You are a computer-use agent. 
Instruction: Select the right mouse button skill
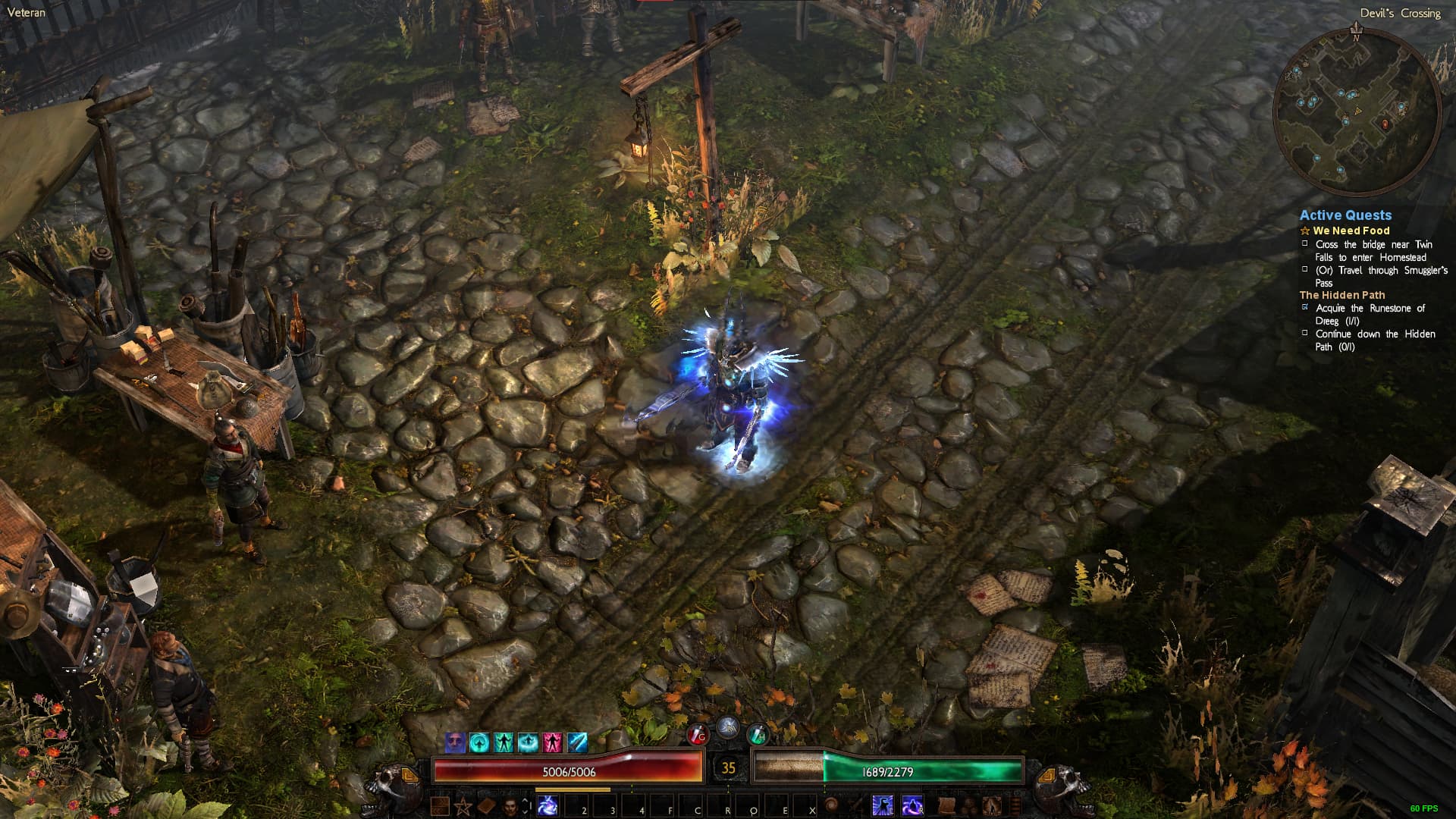912,805
